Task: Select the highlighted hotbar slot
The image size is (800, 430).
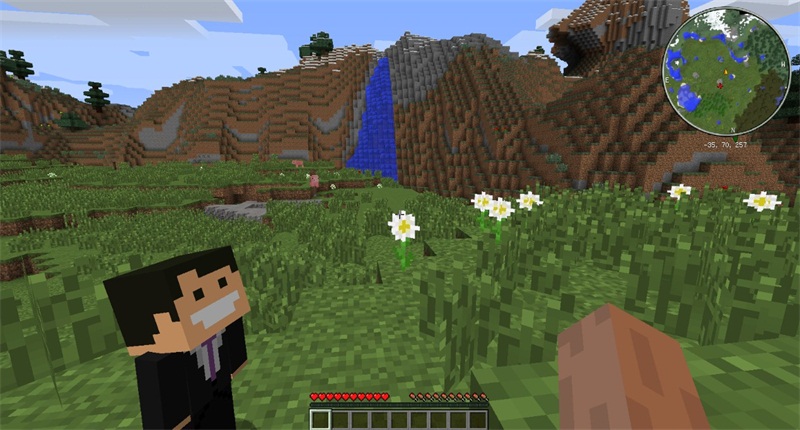Action: tap(320, 420)
